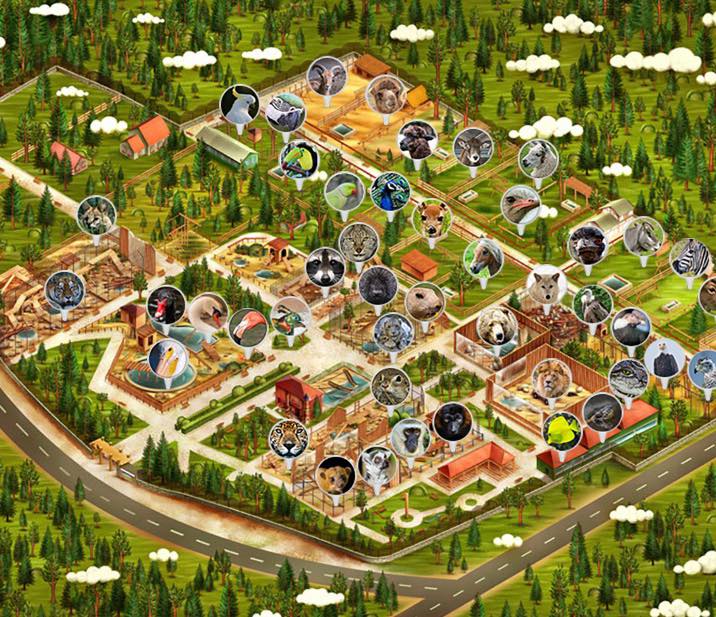
Task: Select the bald eagle pin
Action: tap(665, 358)
